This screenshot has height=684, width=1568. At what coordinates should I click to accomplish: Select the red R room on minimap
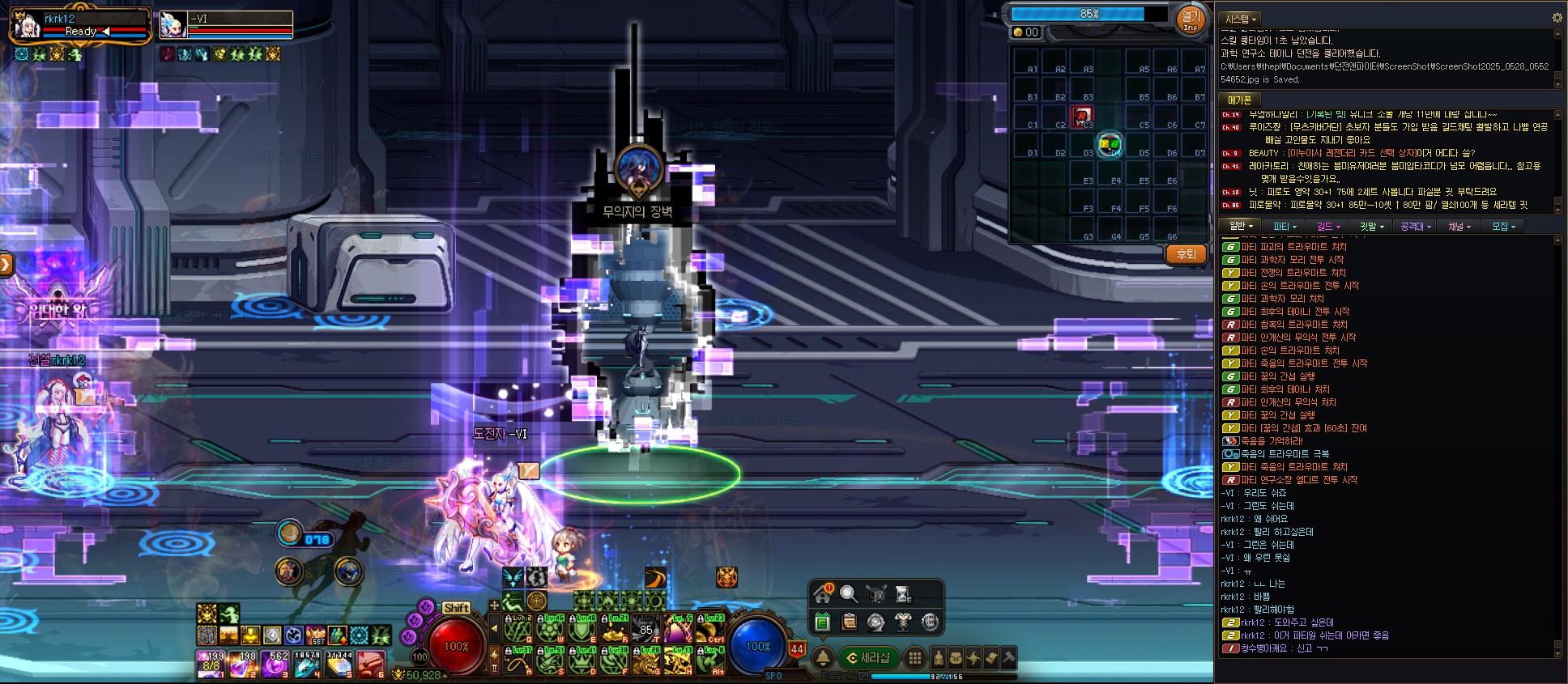click(1082, 117)
